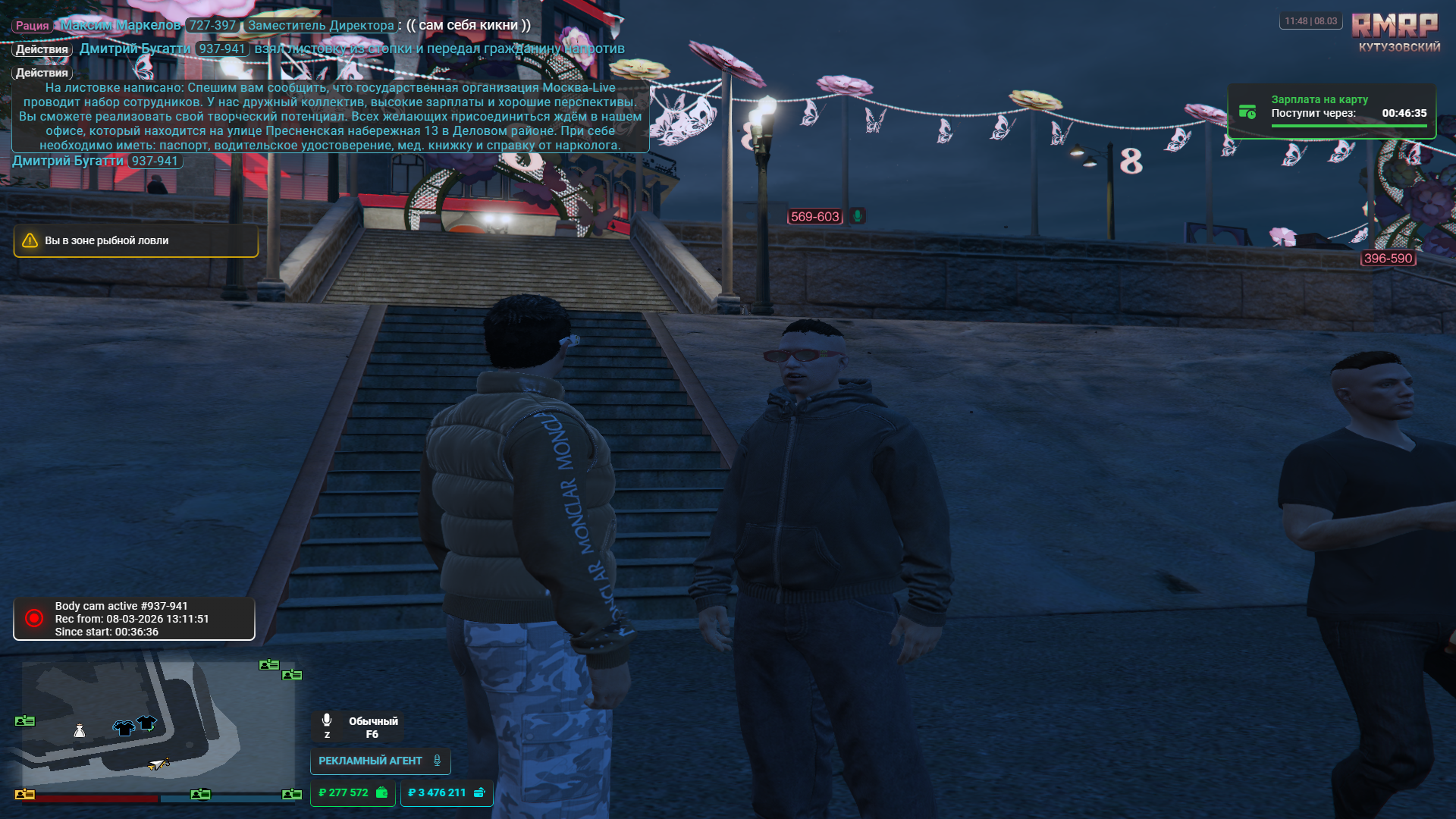Click the green wallet cash icon
This screenshot has height=819, width=1456.
[382, 792]
